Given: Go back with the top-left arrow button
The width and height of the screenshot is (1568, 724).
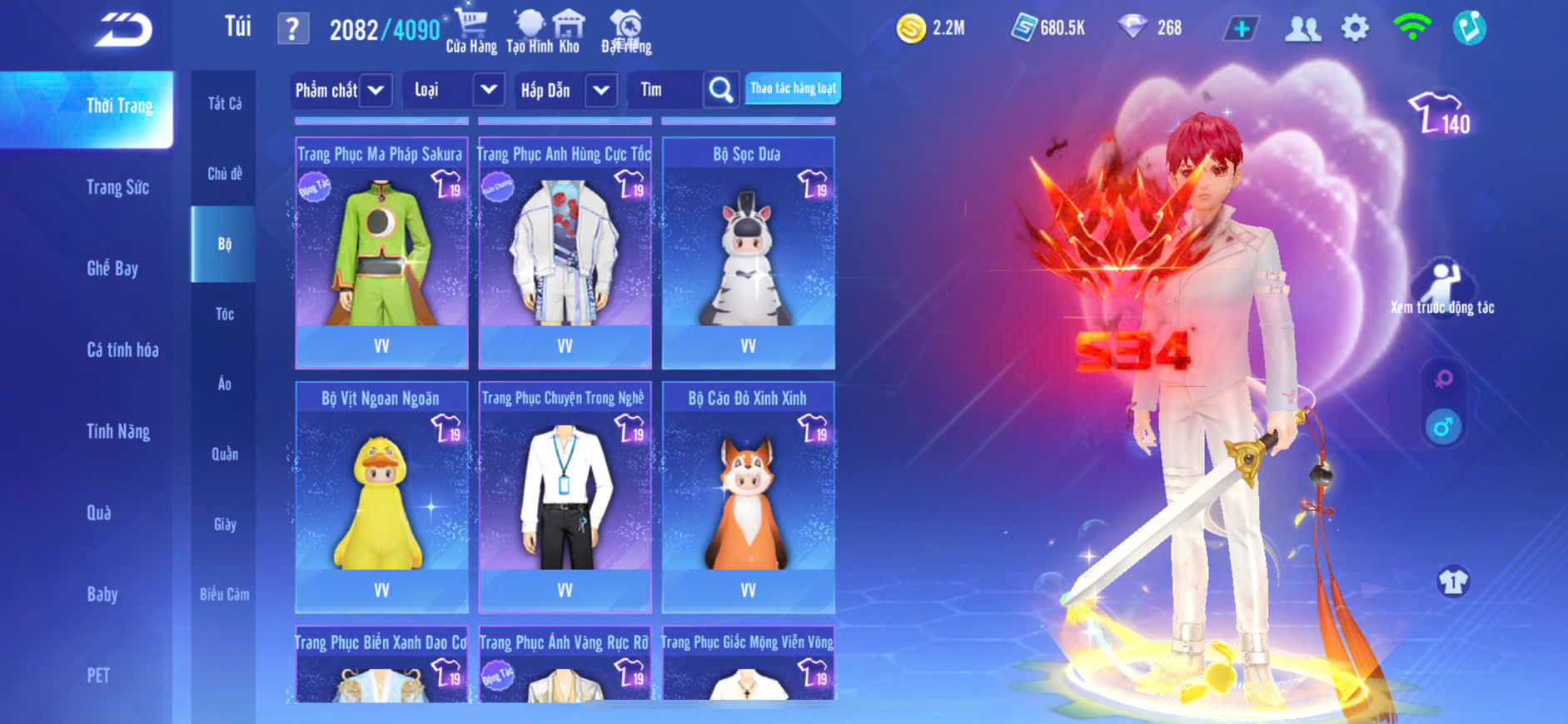Looking at the screenshot, I should click(123, 31).
